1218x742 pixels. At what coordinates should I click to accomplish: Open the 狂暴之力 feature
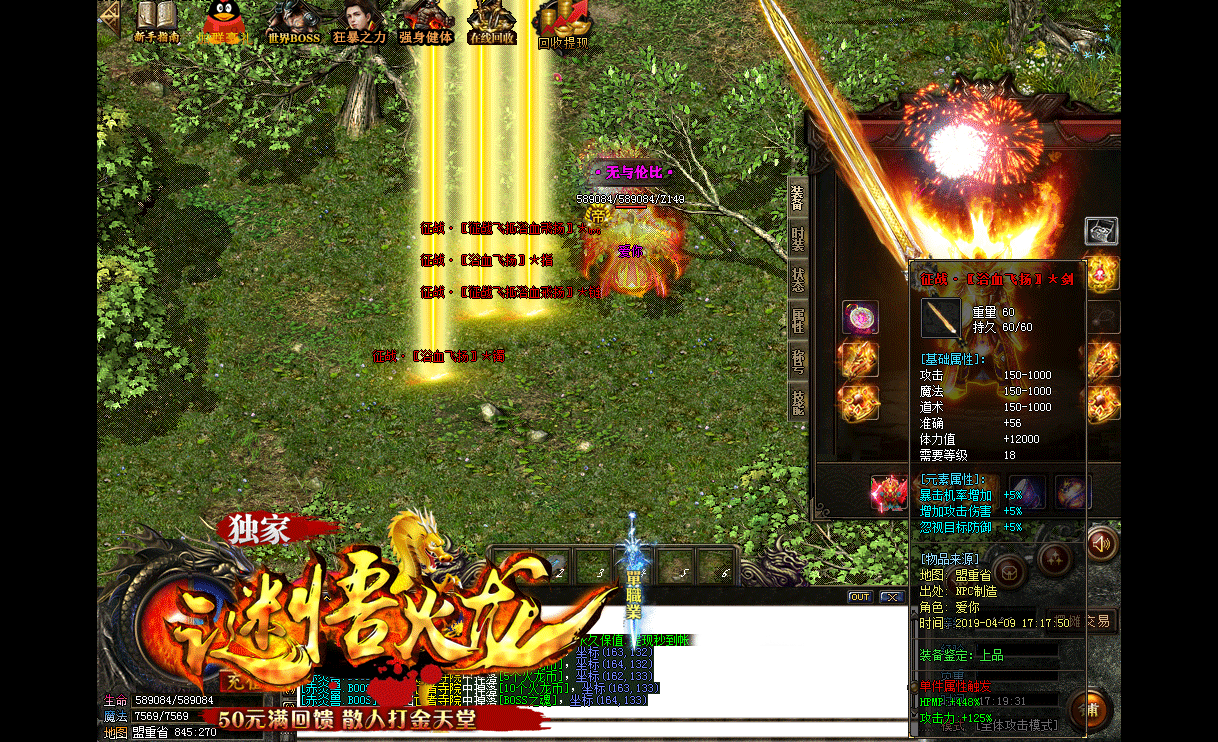pos(359,21)
